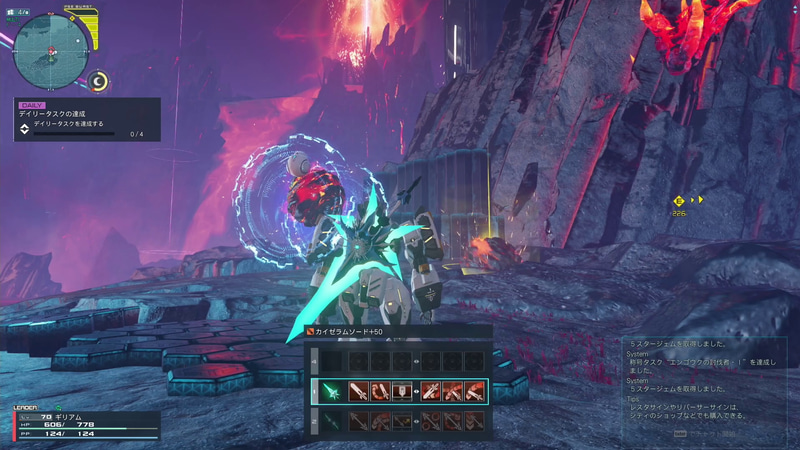The image size is (800, 450).
Task: Click the system chat log window
Action: [x=699, y=388]
